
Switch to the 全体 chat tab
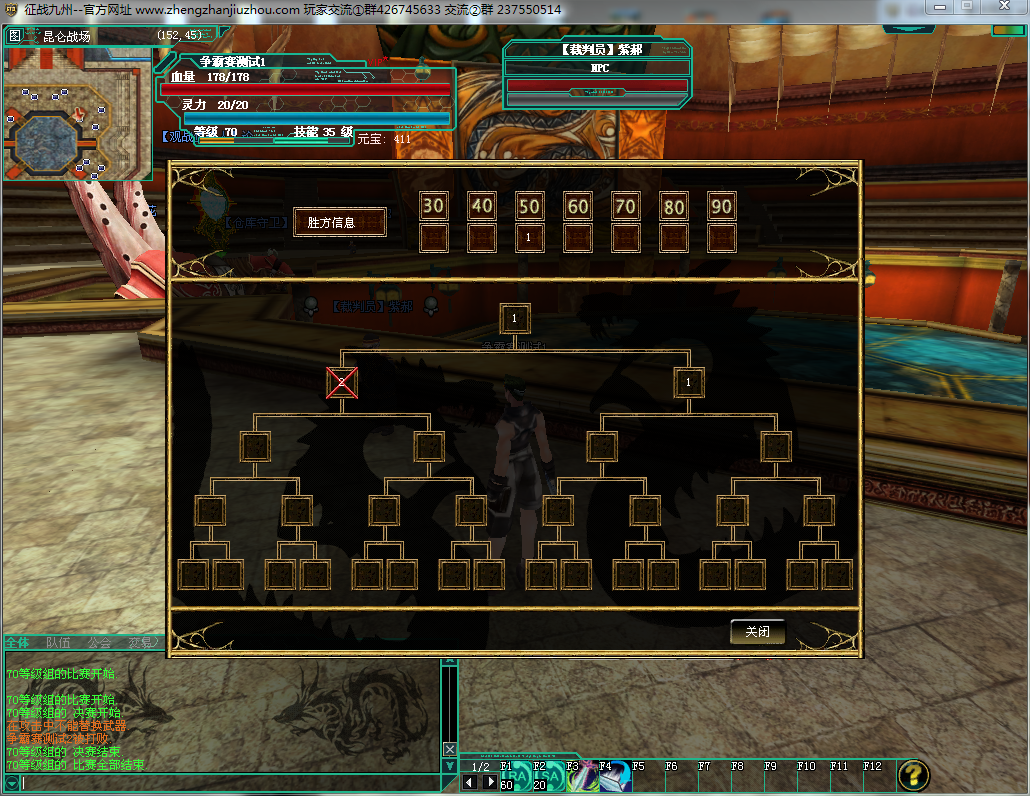(x=17, y=643)
